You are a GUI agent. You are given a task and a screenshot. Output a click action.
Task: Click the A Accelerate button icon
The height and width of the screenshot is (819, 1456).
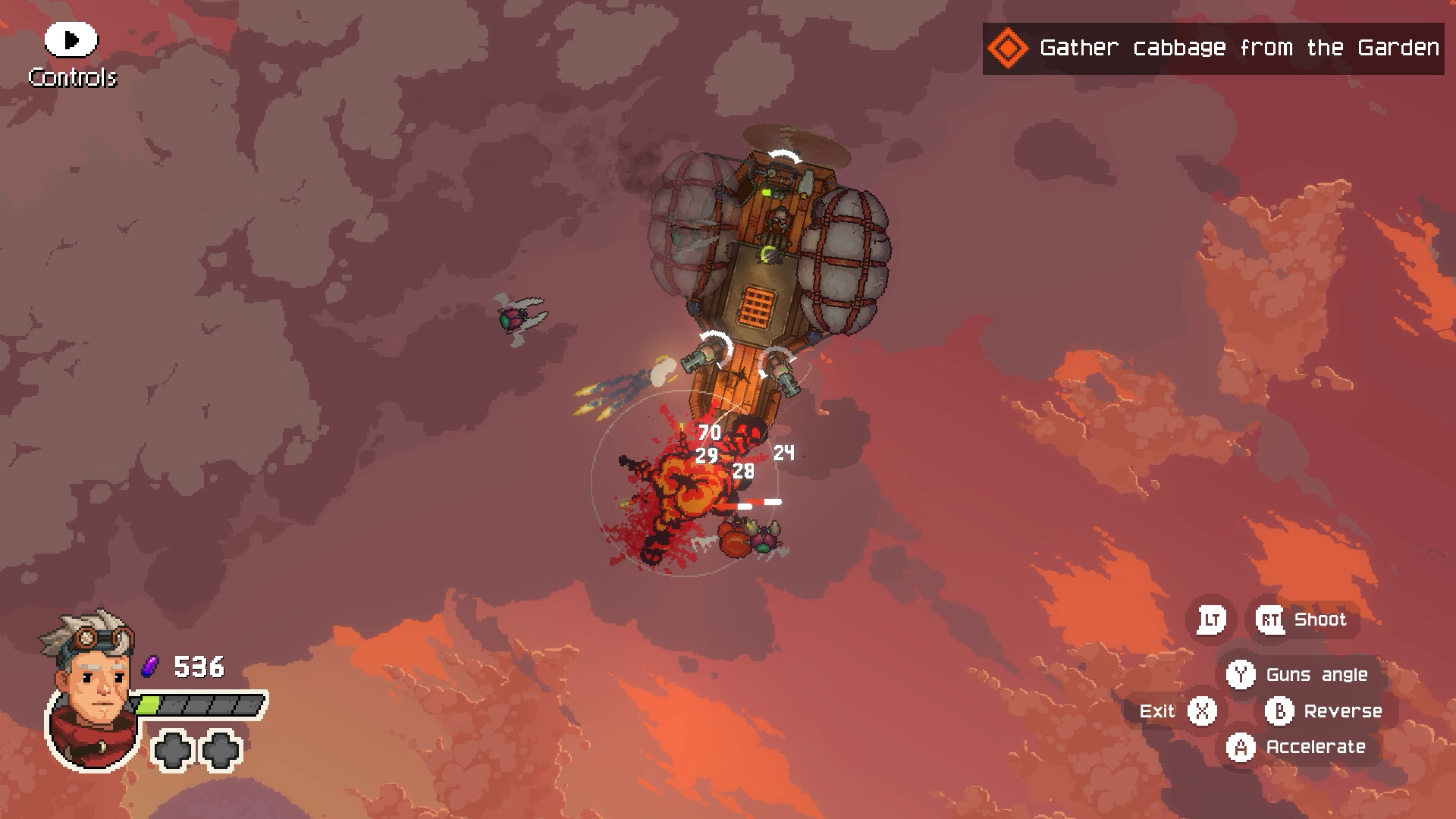tap(1241, 746)
